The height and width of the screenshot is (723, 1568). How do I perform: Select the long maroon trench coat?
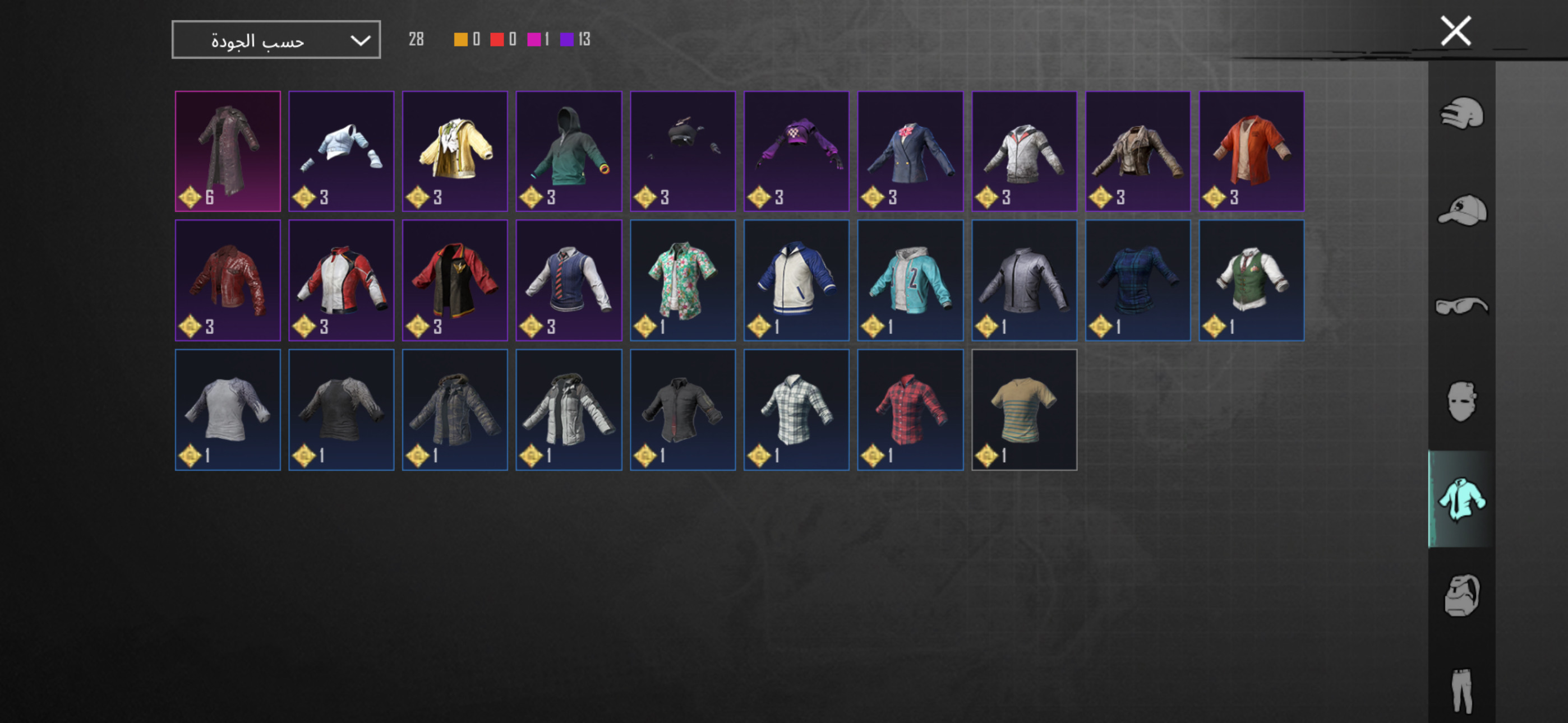[x=228, y=151]
